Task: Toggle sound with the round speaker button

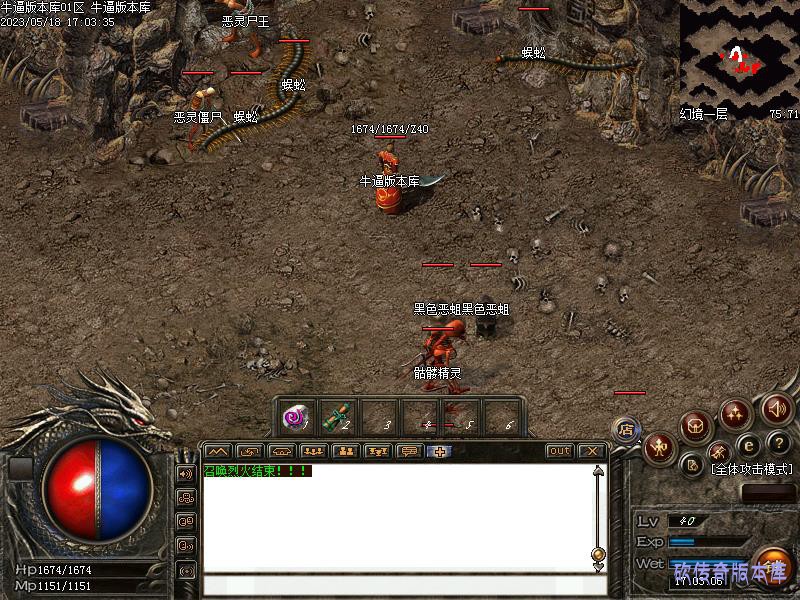Action: point(777,408)
